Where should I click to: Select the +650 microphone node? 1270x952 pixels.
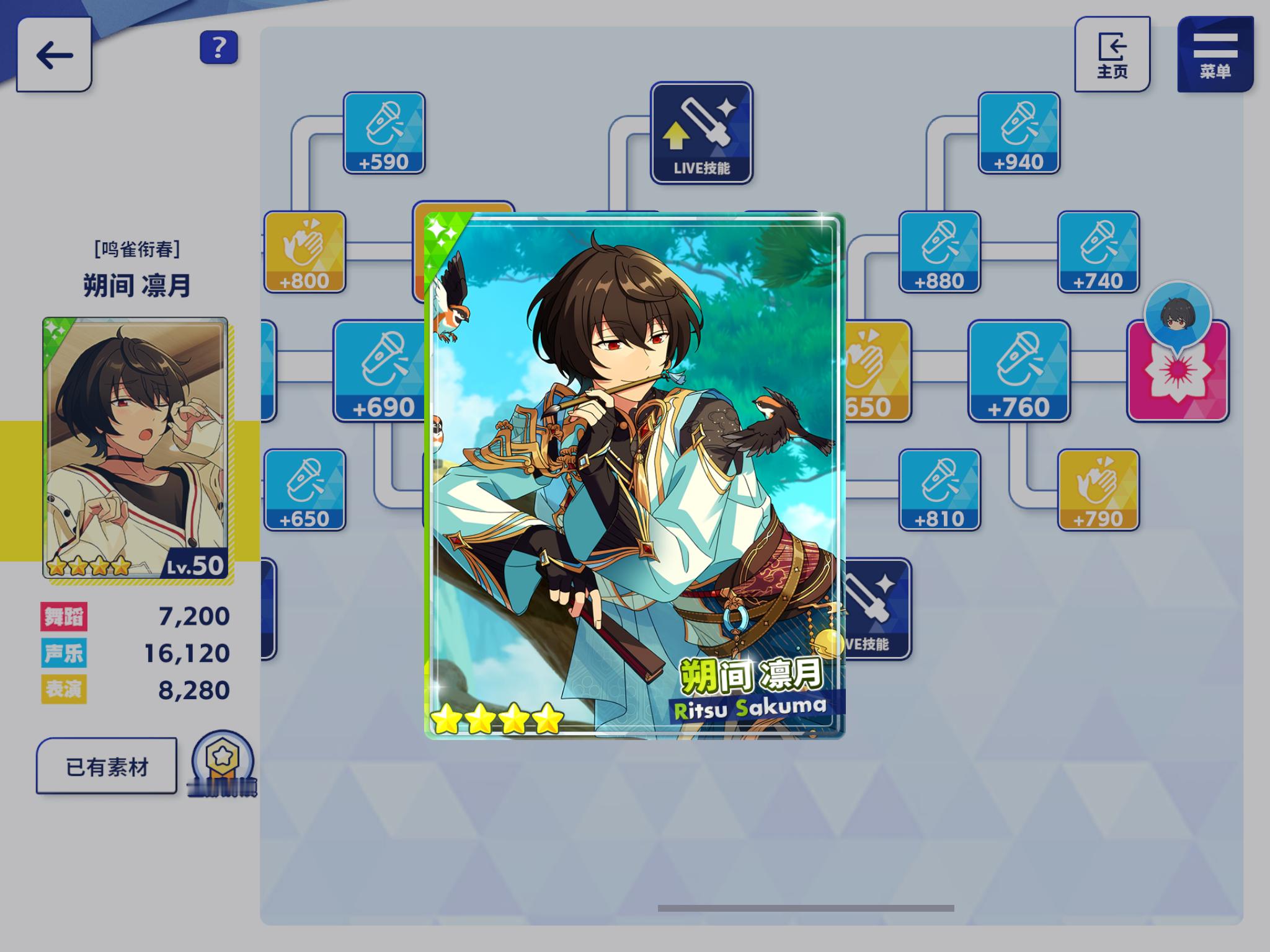pos(304,490)
